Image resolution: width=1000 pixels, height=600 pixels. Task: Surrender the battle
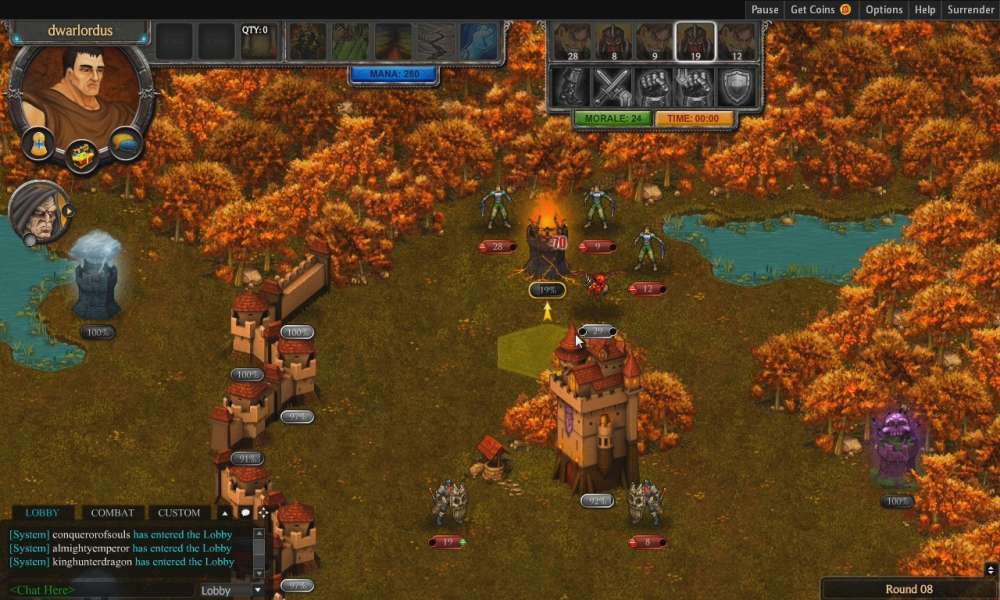tap(970, 10)
